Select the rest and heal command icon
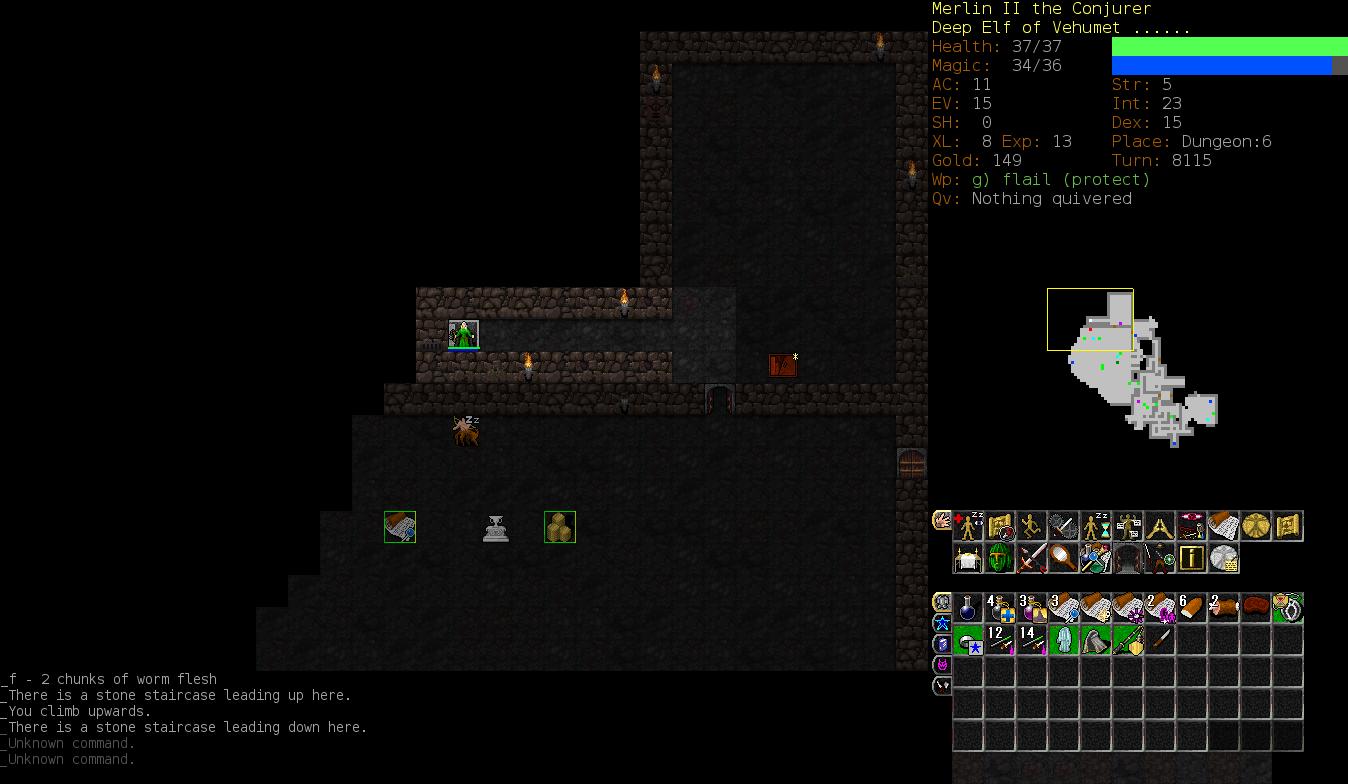The image size is (1348, 784). click(968, 526)
